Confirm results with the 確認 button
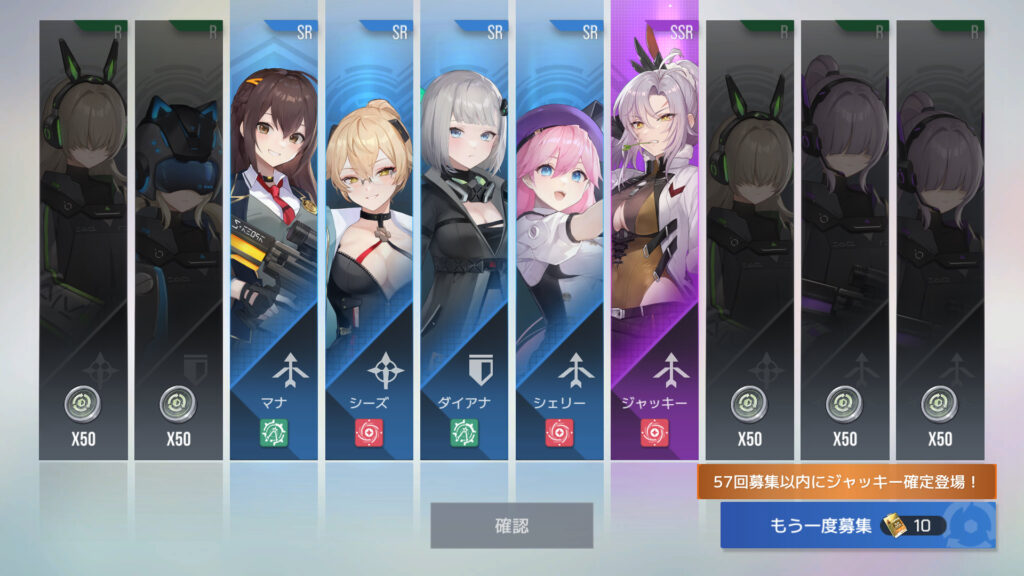Screen dimensions: 1024x576 coord(511,525)
